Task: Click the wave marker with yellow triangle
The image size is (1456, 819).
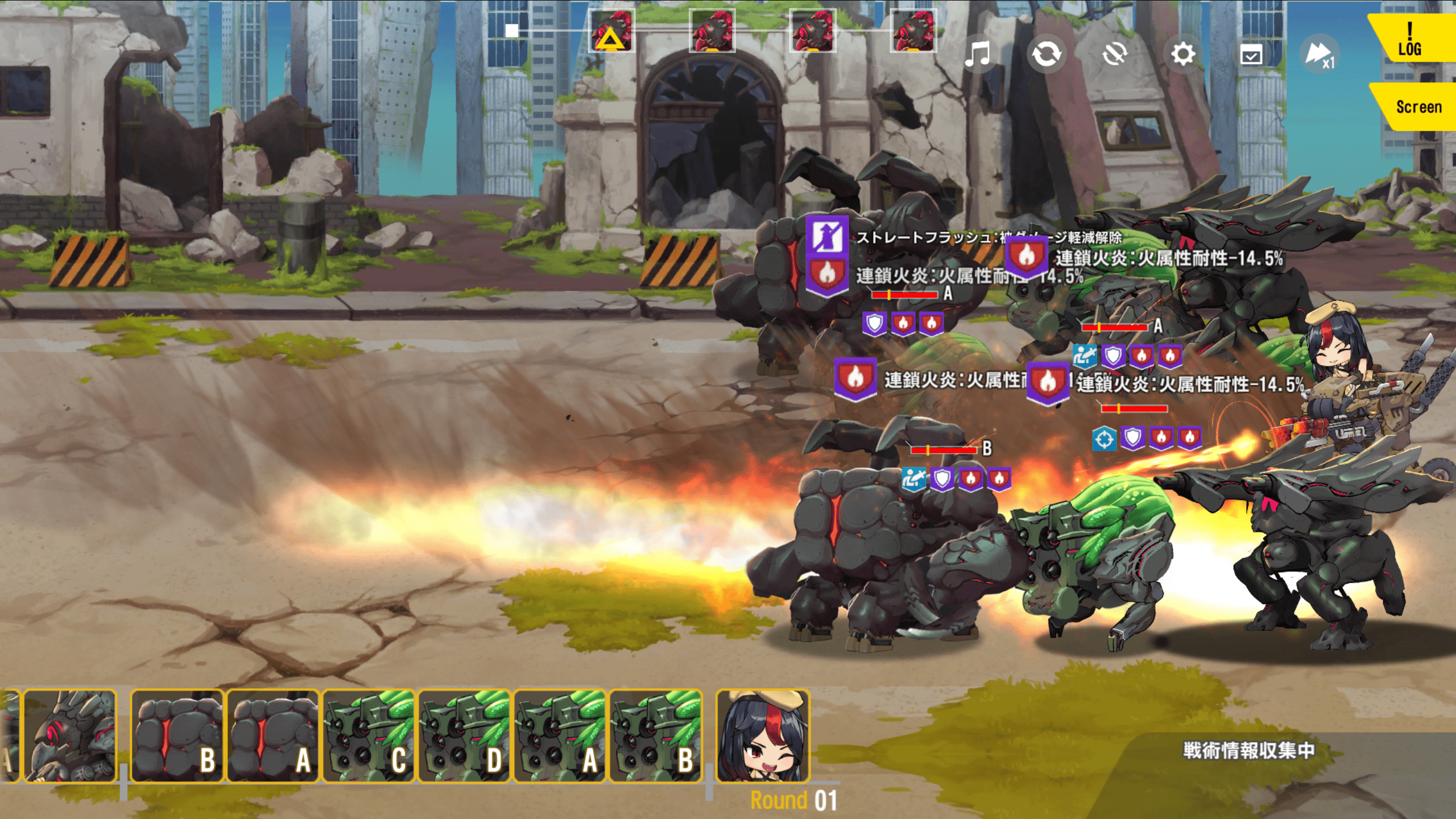Action: [611, 31]
